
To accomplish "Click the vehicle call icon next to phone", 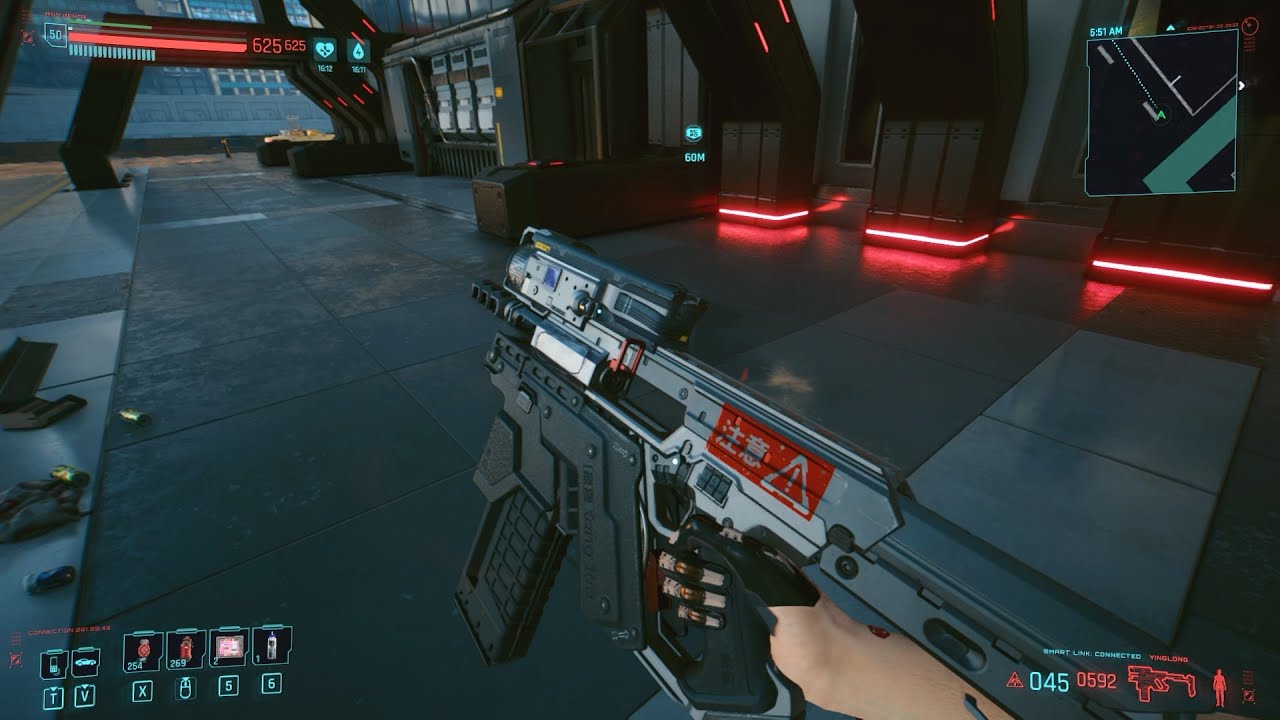I will 84,662.
